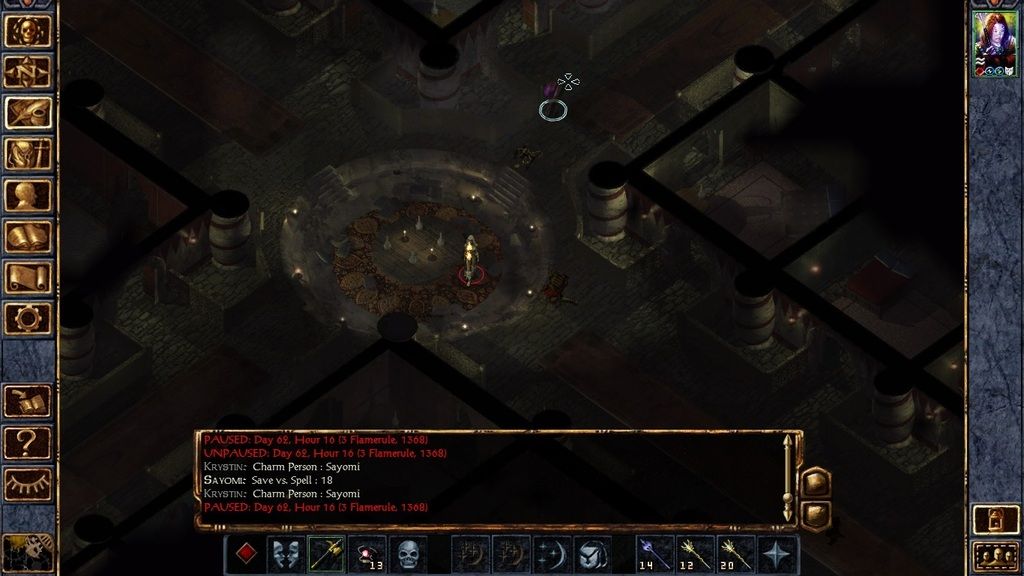This screenshot has height=576, width=1024.
Task: Open the priest scroll screen
Action: (28, 277)
